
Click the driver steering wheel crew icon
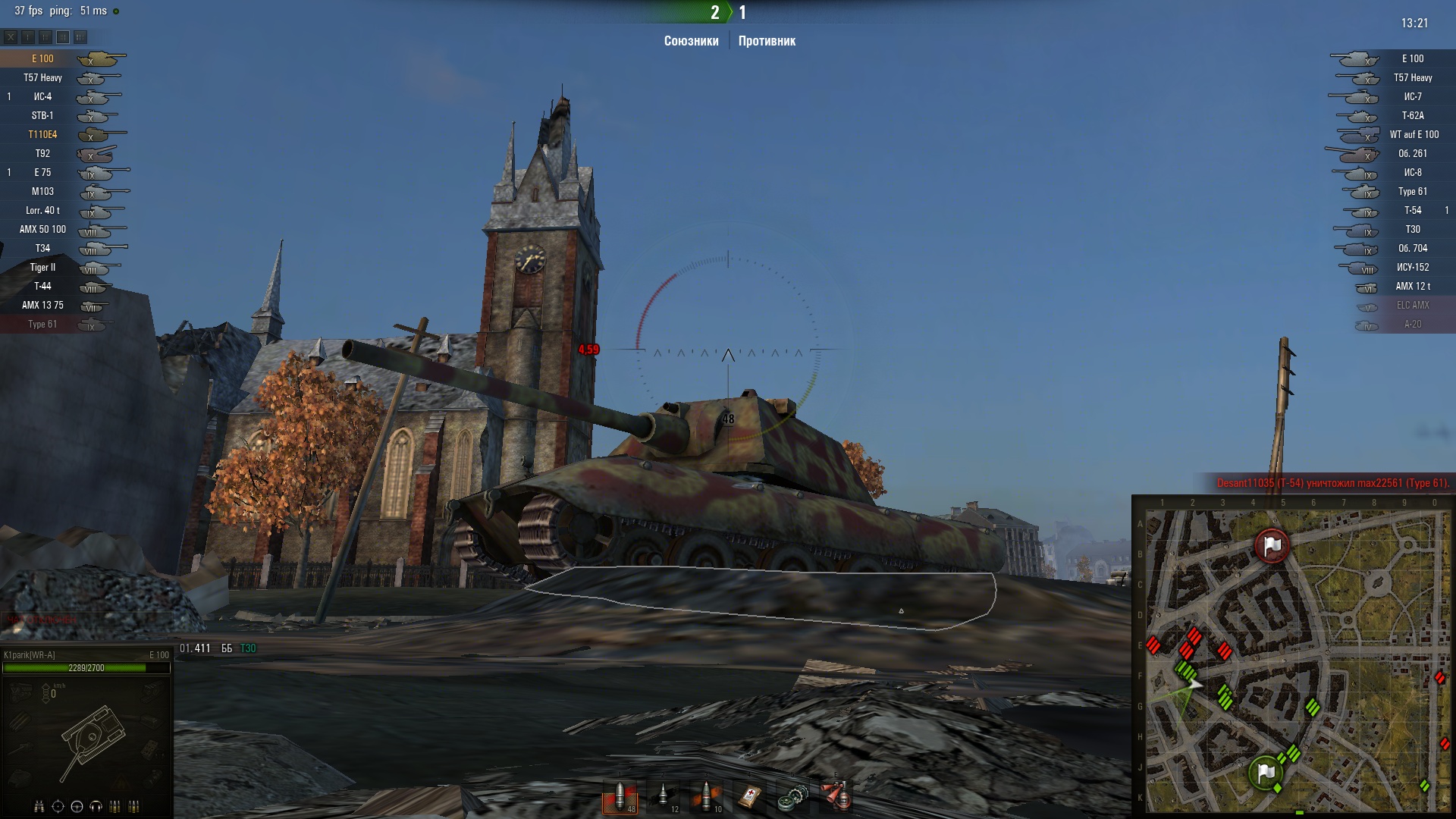[x=77, y=806]
